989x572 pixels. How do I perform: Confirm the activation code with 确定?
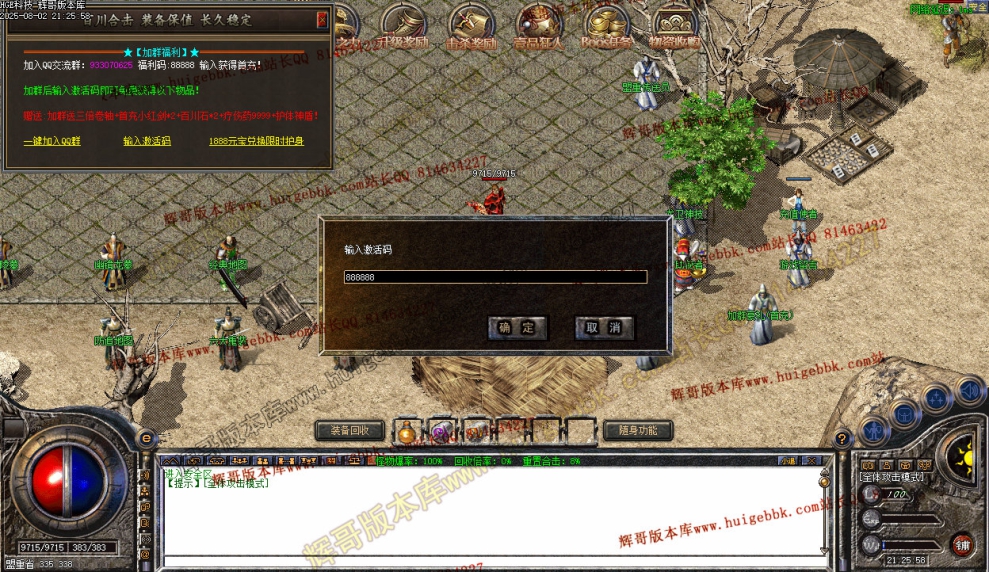tap(517, 327)
